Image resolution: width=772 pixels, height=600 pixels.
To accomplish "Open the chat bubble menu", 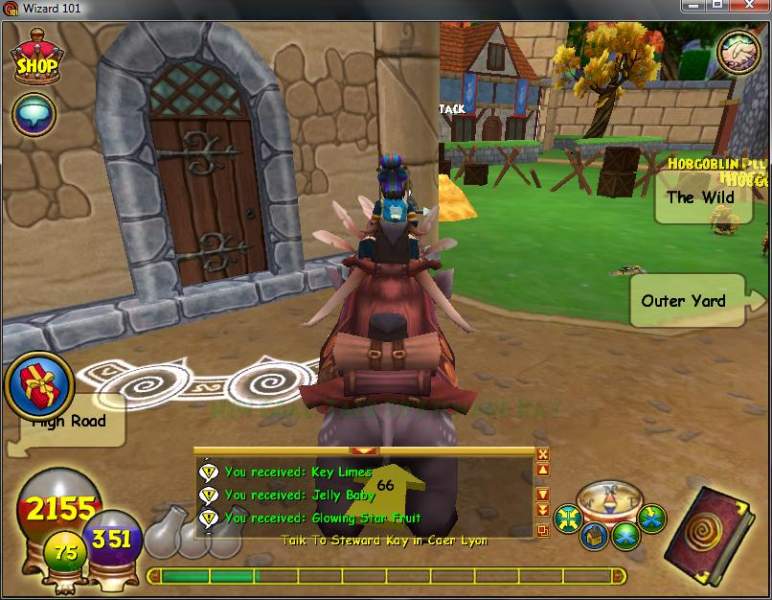I will click(x=33, y=114).
